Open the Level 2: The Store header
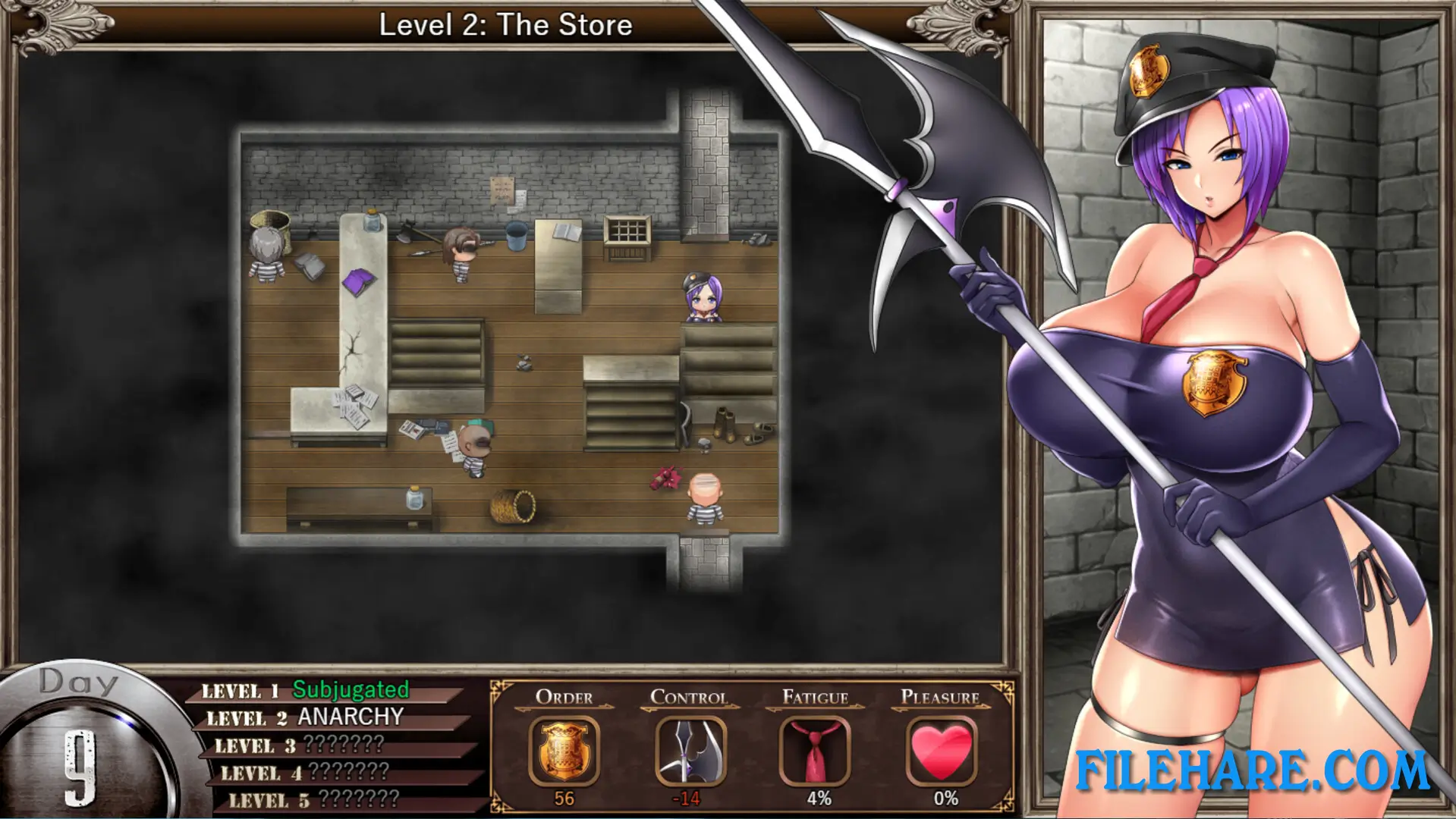 click(x=505, y=24)
